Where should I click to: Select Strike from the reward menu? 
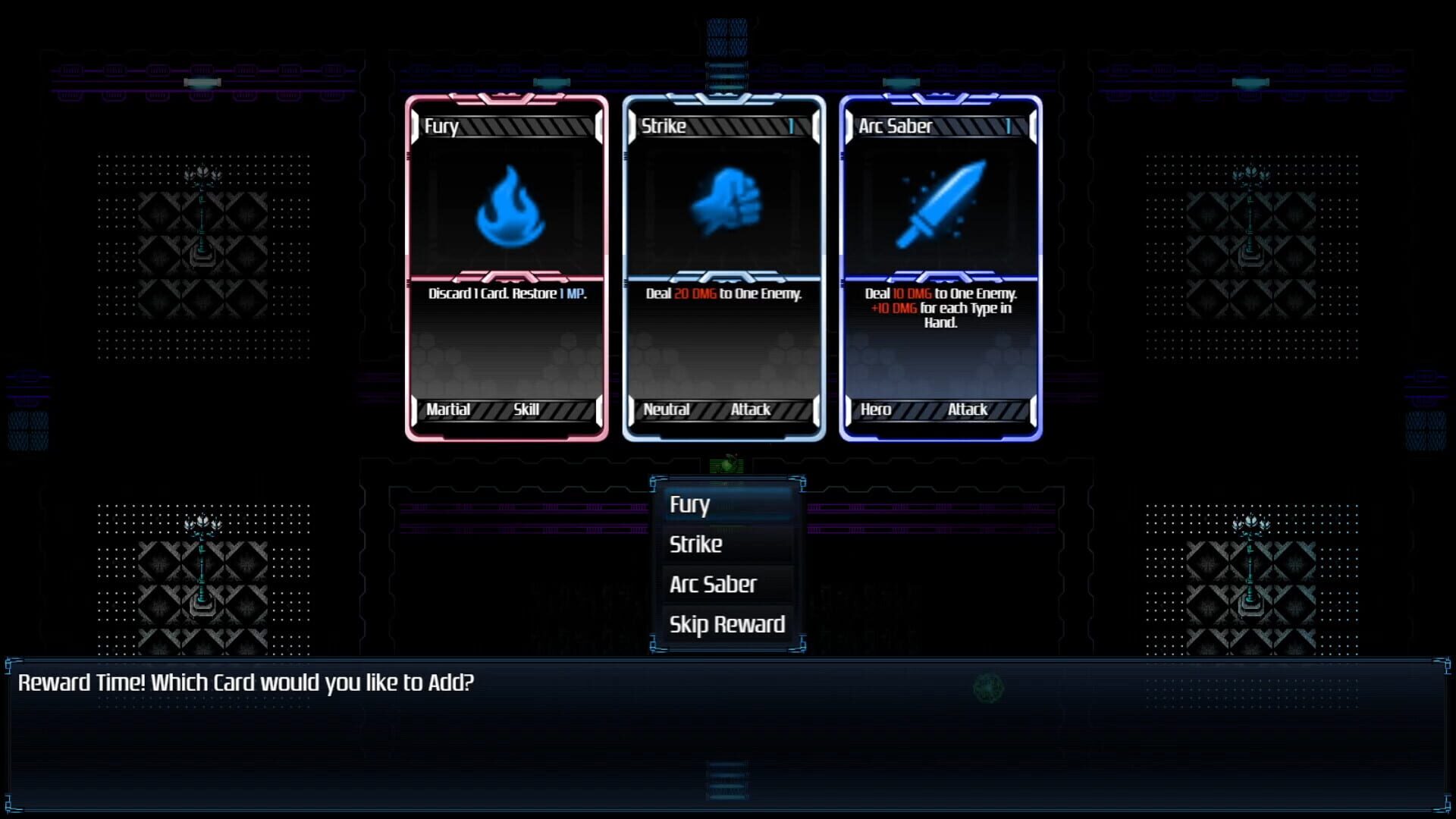[x=695, y=544]
